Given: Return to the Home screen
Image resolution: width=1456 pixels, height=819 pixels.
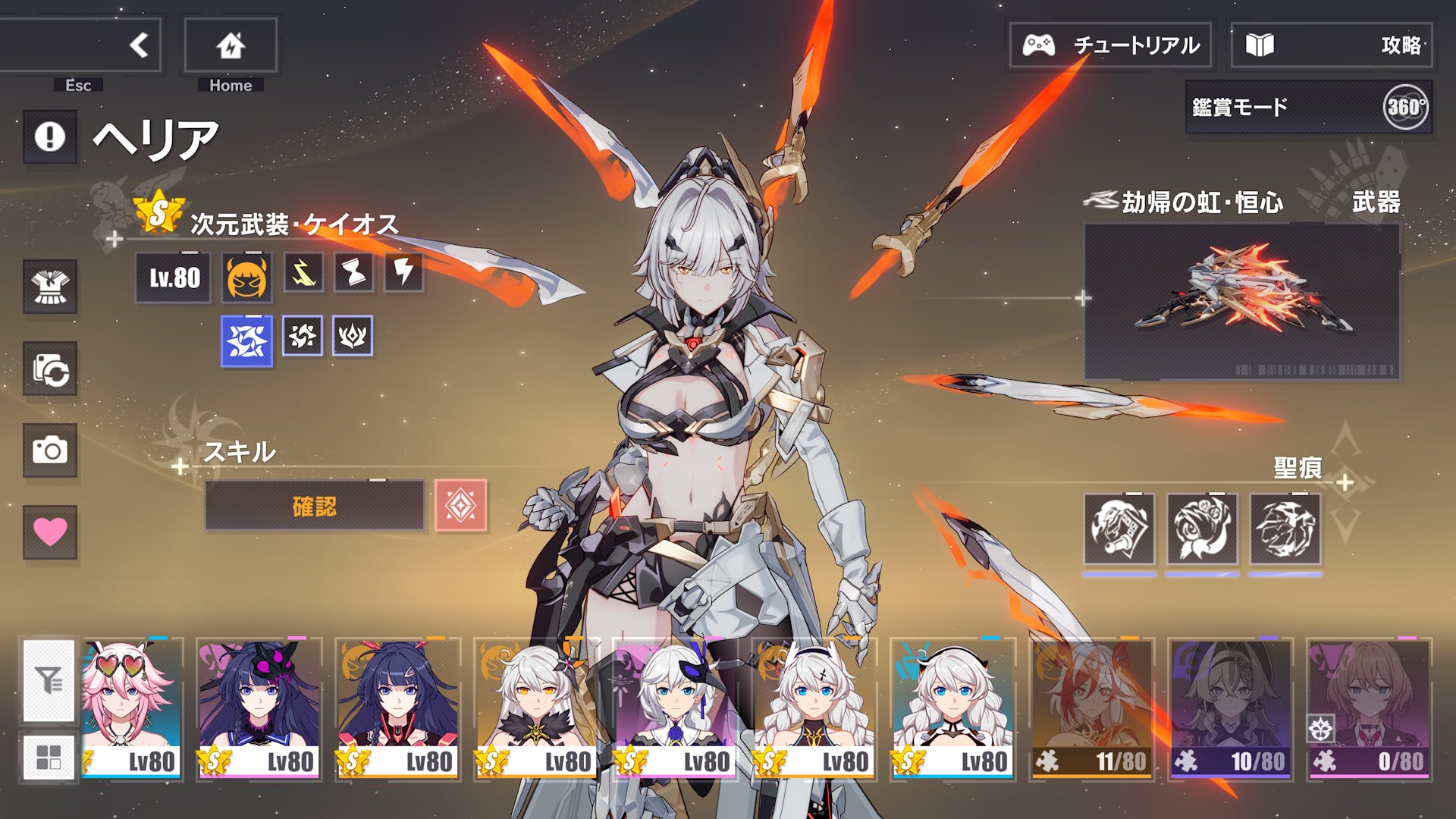Looking at the screenshot, I should pos(231,45).
